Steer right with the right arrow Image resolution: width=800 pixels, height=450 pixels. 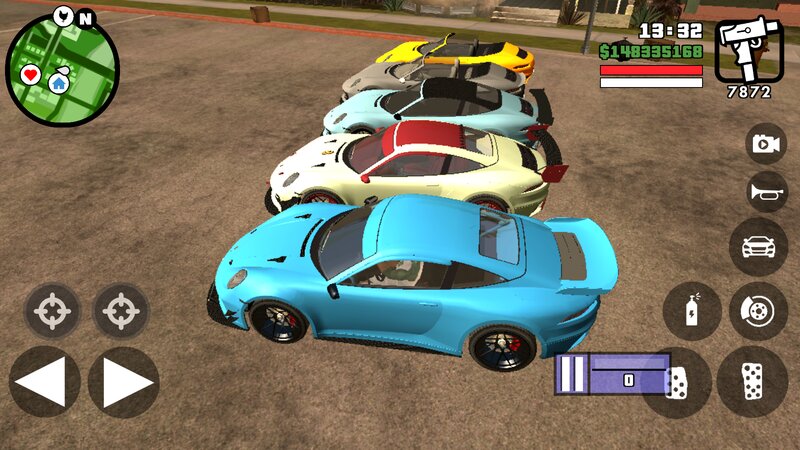point(123,382)
